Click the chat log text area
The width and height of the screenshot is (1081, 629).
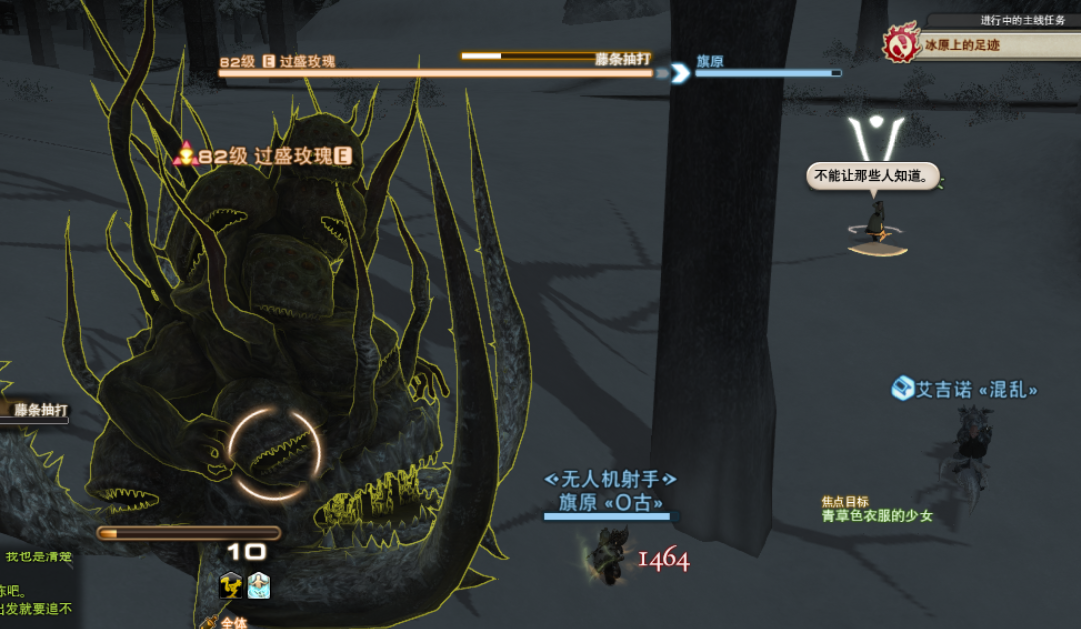pyautogui.click(x=36, y=590)
